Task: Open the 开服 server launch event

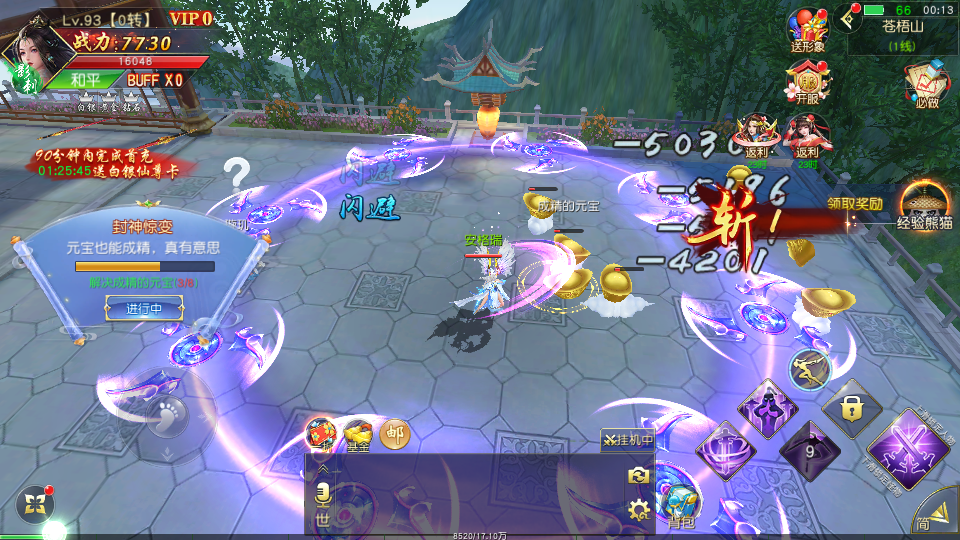Action: 806,82
